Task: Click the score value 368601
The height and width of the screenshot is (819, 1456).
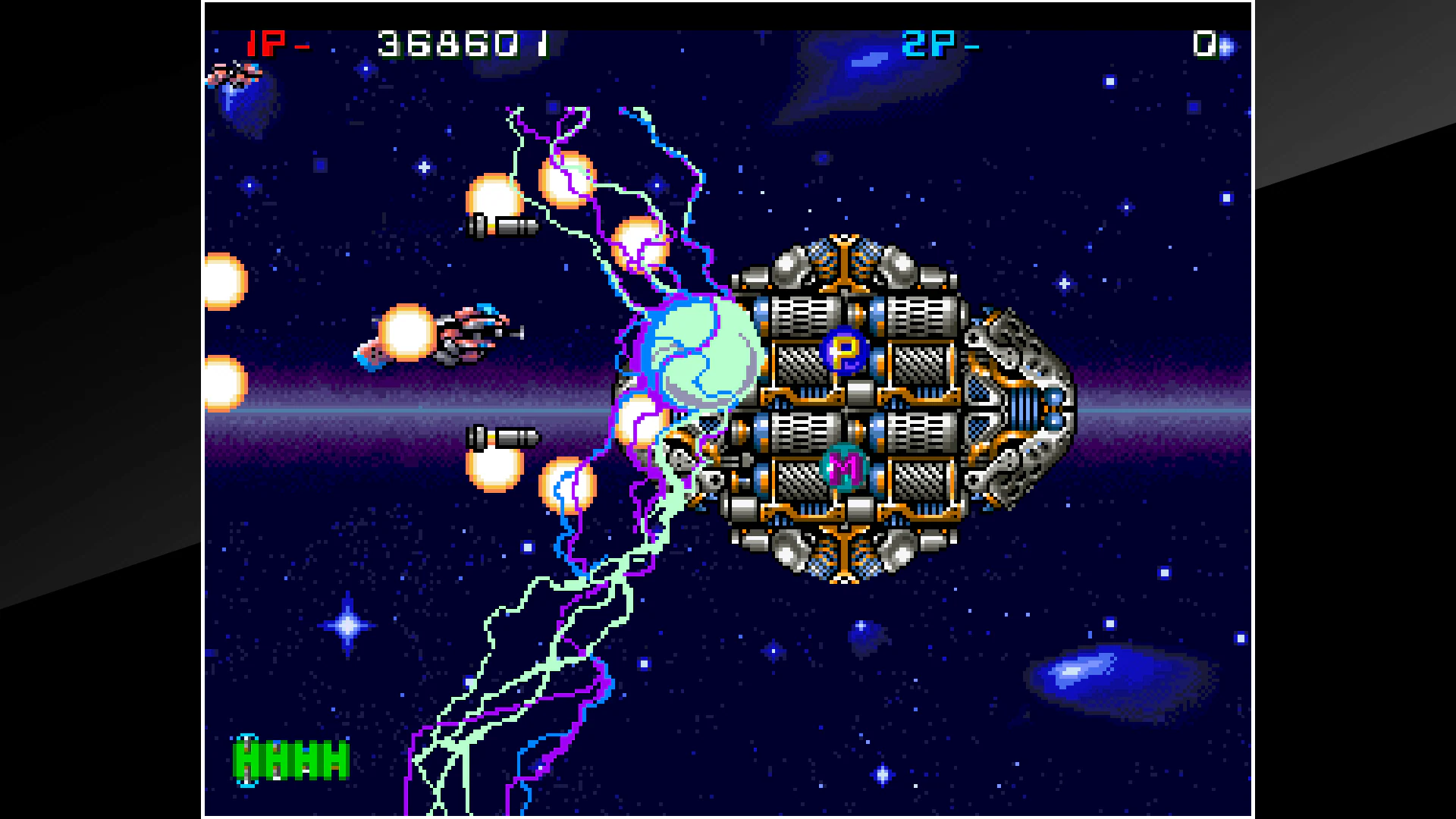Action: coord(463,43)
